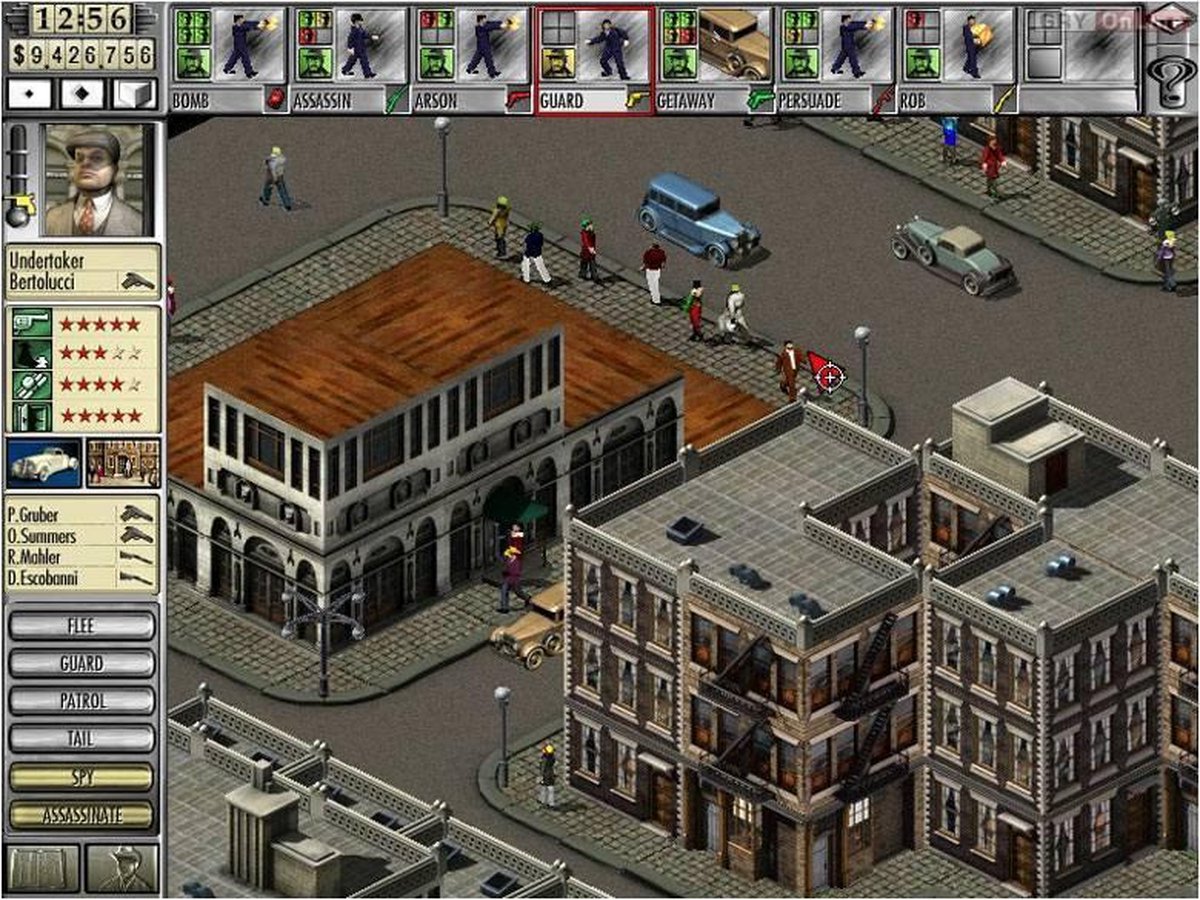Show the white car view thumbnail

pyautogui.click(x=44, y=463)
